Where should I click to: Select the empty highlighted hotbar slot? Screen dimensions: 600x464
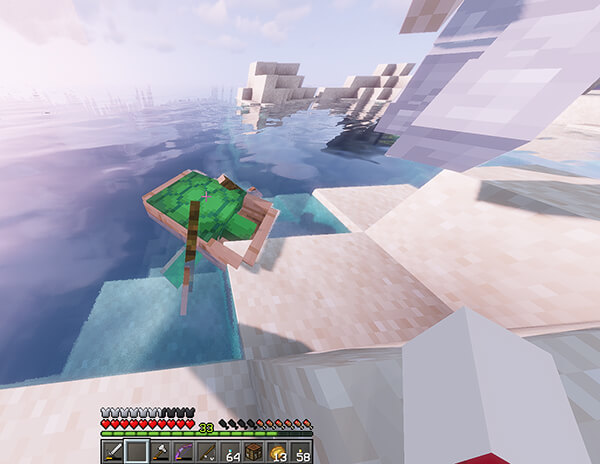[x=136, y=452]
